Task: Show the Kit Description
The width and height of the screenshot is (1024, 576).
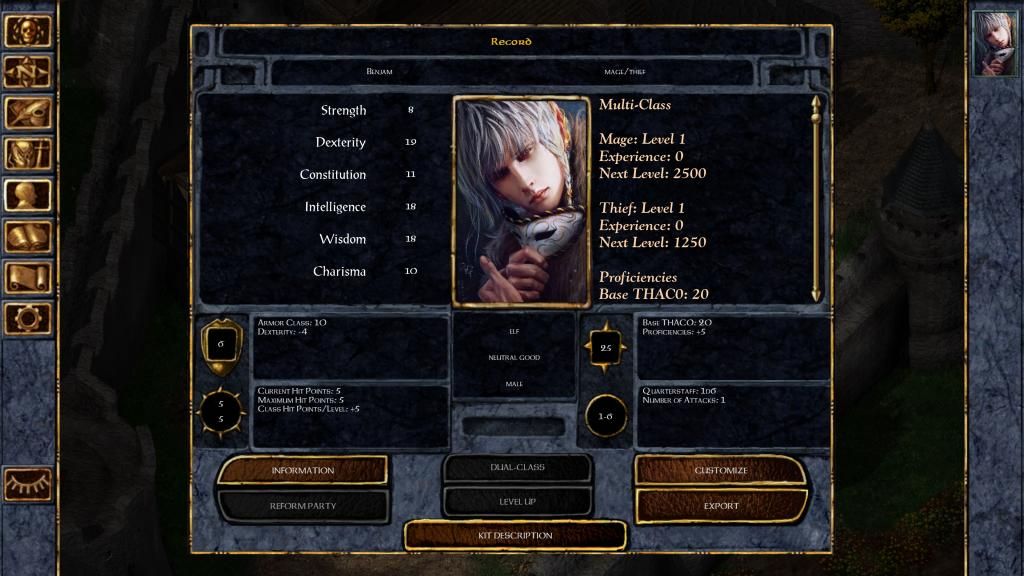Action: pos(515,535)
